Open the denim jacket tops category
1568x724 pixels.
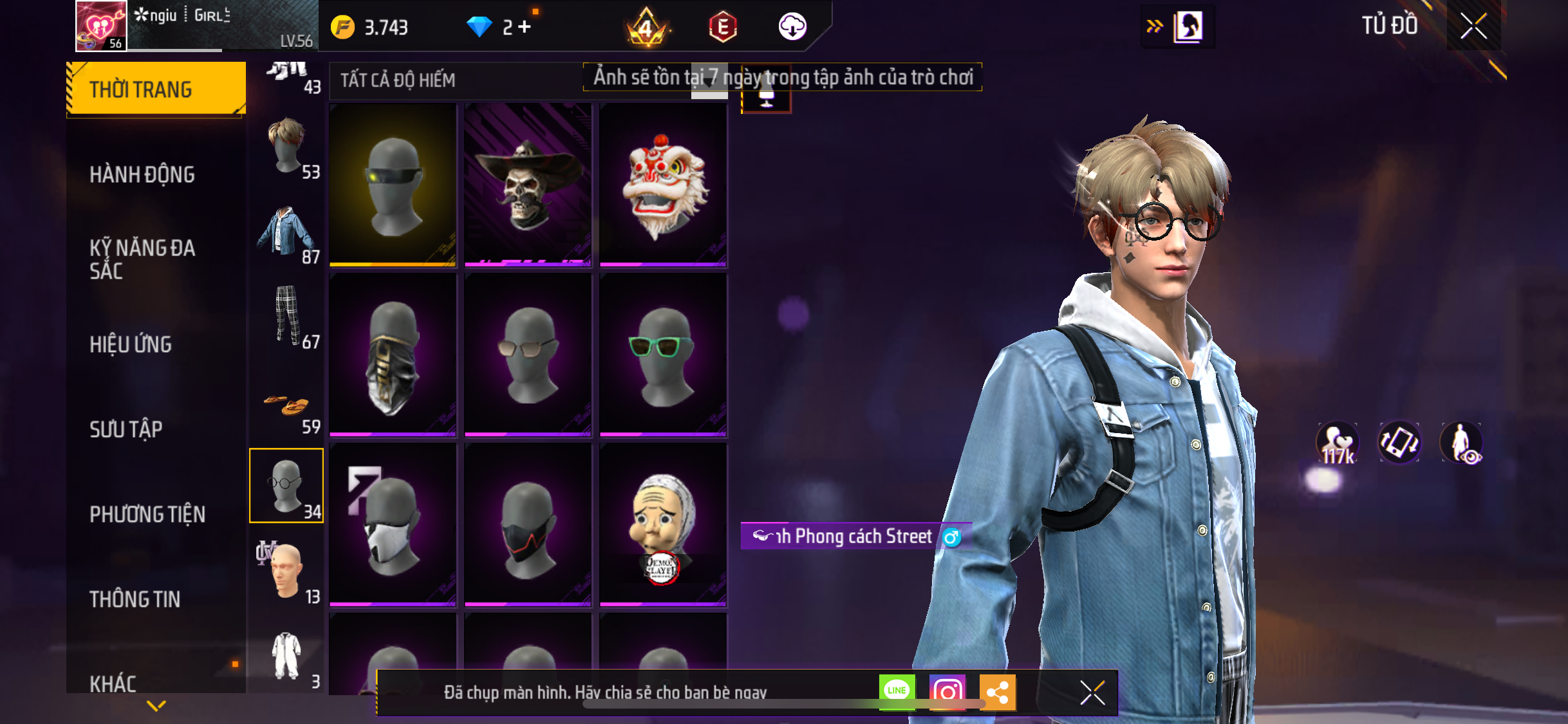point(286,232)
